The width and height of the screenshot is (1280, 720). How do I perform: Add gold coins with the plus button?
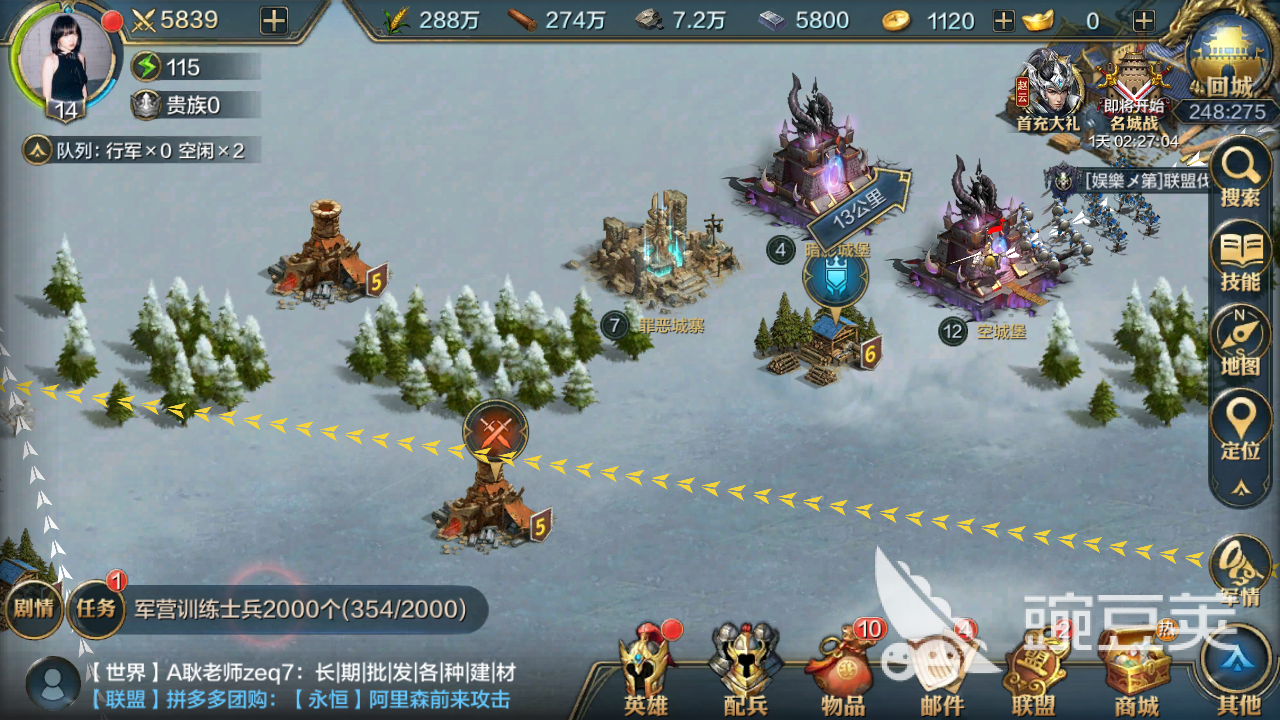pyautogui.click(x=1003, y=21)
